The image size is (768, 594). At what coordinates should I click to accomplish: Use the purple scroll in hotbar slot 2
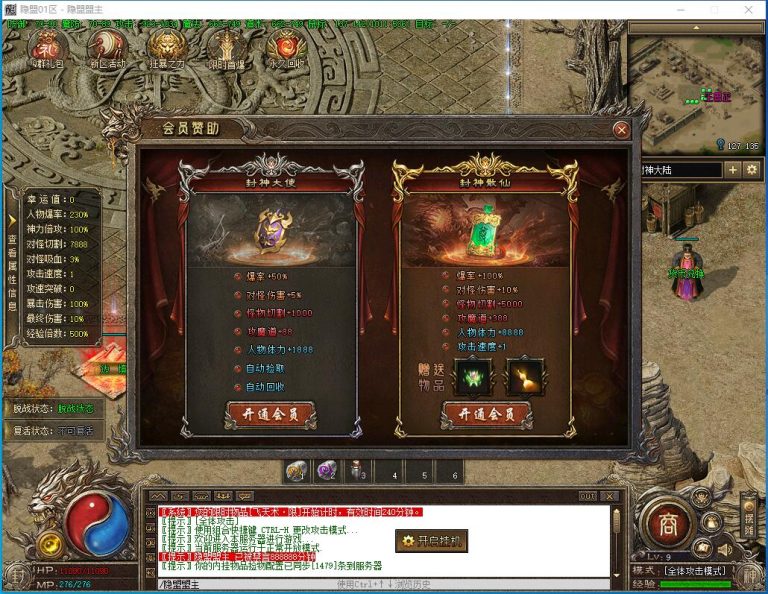coord(327,471)
